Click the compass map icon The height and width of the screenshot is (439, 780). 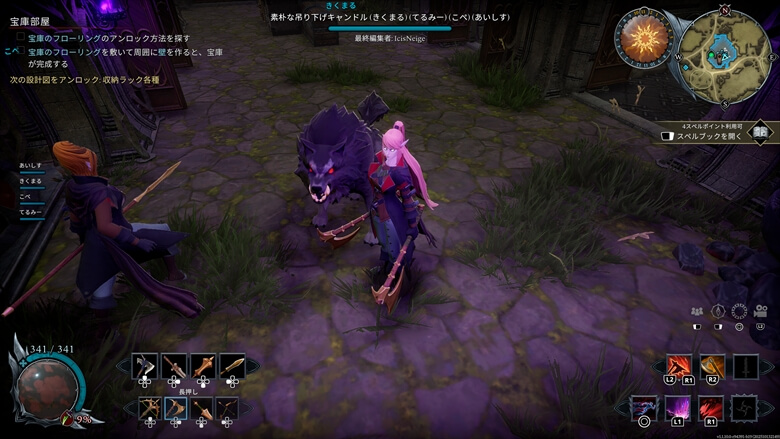pos(717,311)
